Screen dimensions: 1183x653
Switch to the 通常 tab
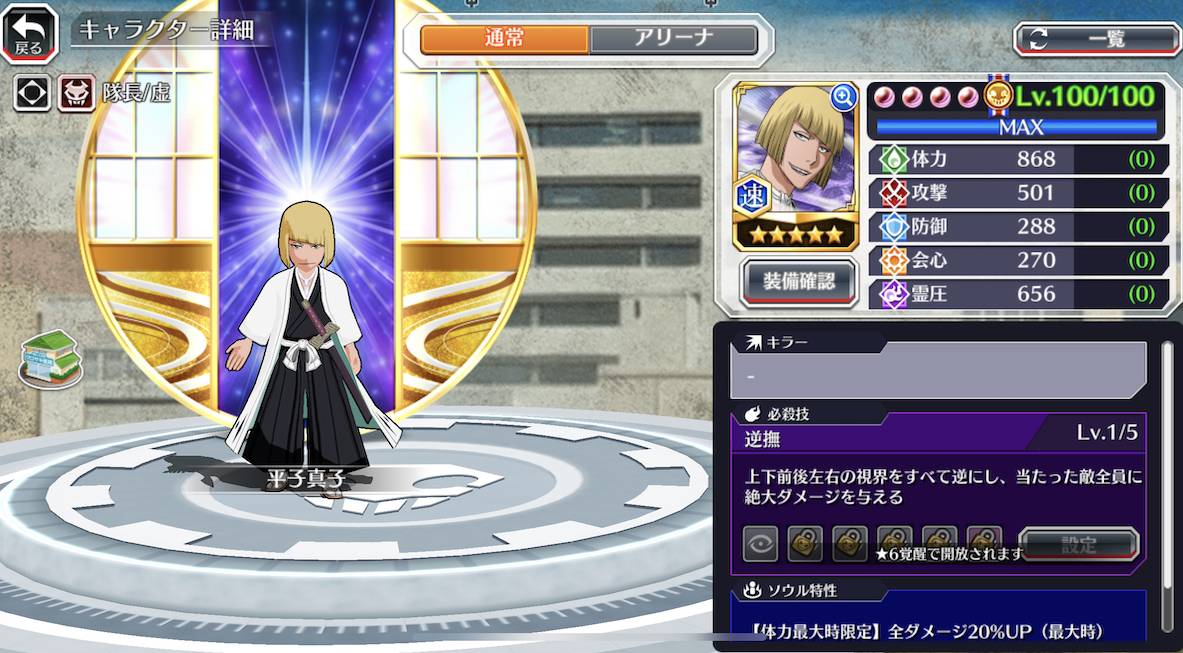click(x=505, y=39)
